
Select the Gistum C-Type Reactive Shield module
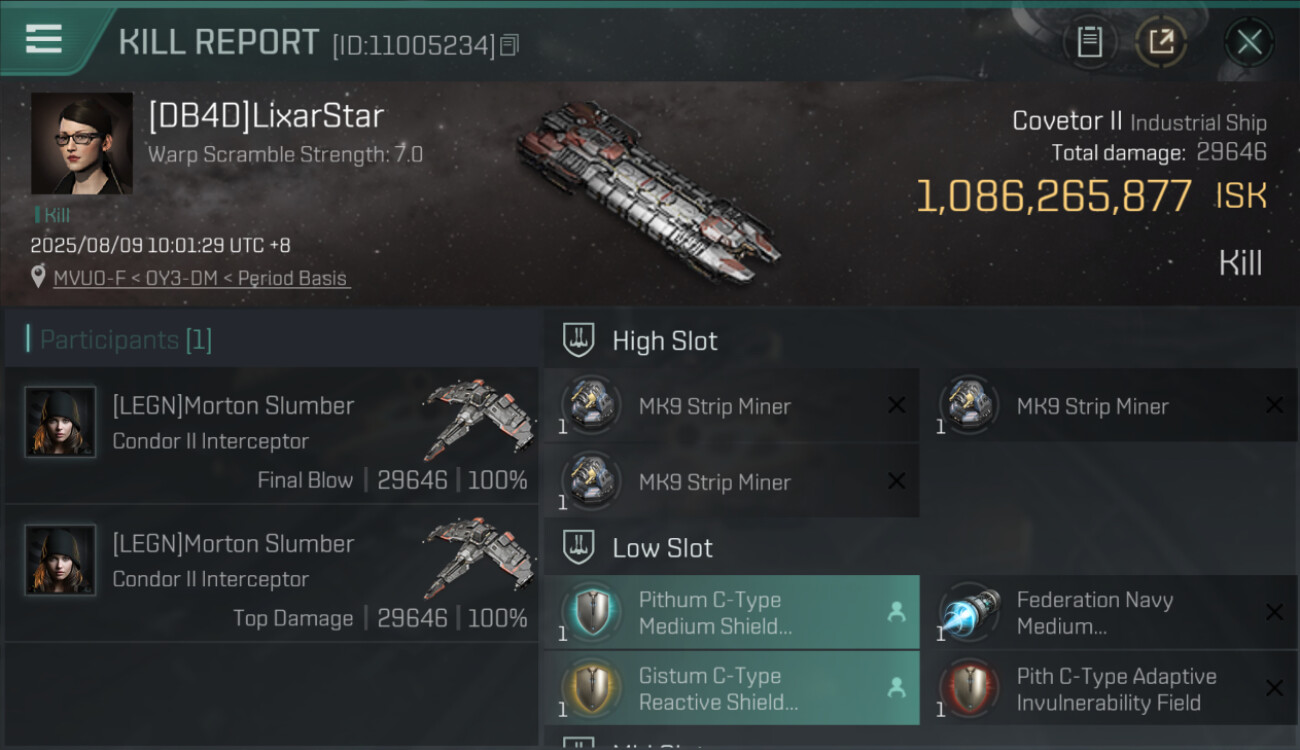731,688
